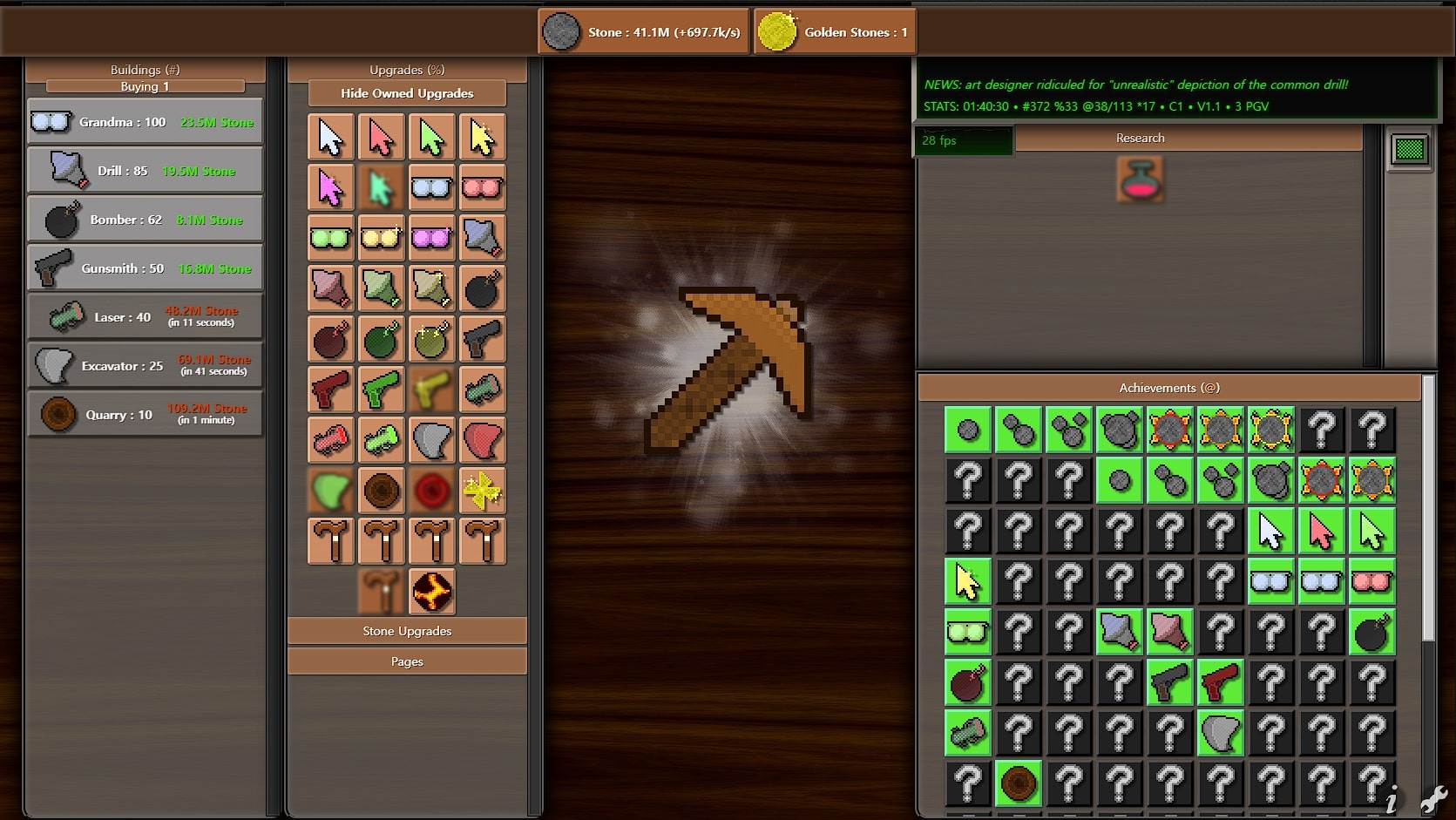Choose the red target upgrade icon
1456x820 pixels.
(432, 491)
